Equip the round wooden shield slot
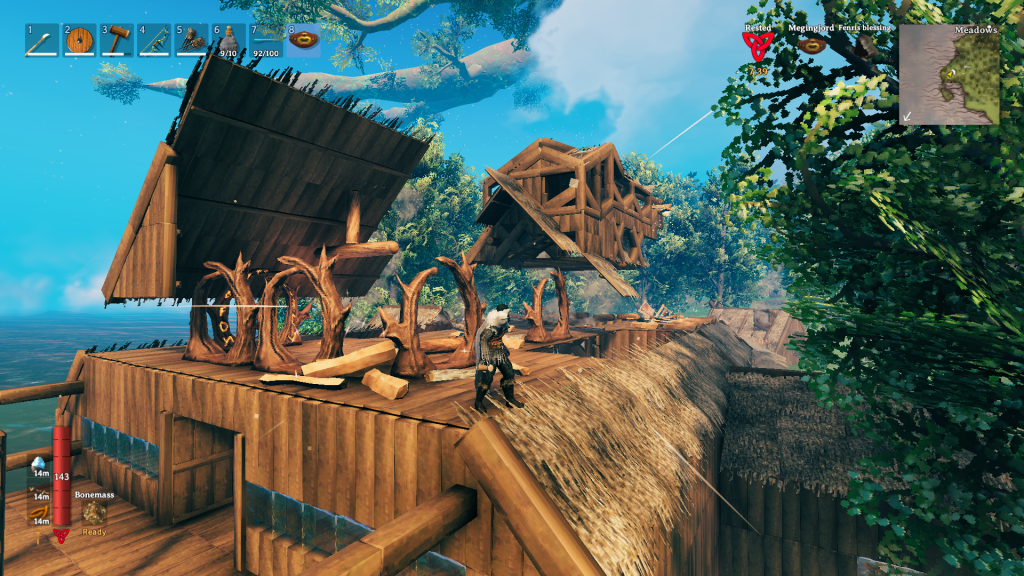 click(x=80, y=41)
